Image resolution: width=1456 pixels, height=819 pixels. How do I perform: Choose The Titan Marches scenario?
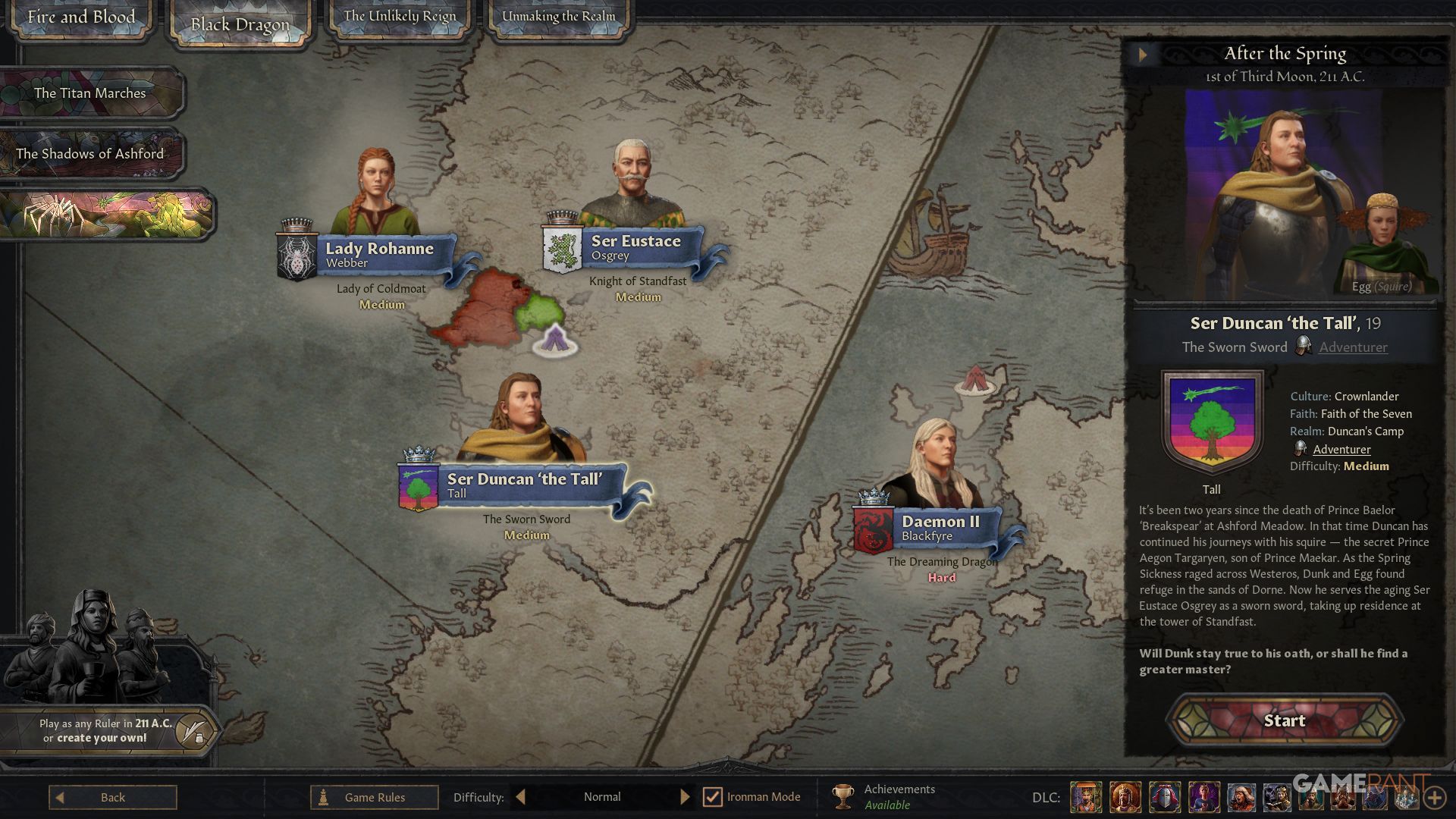(90, 93)
